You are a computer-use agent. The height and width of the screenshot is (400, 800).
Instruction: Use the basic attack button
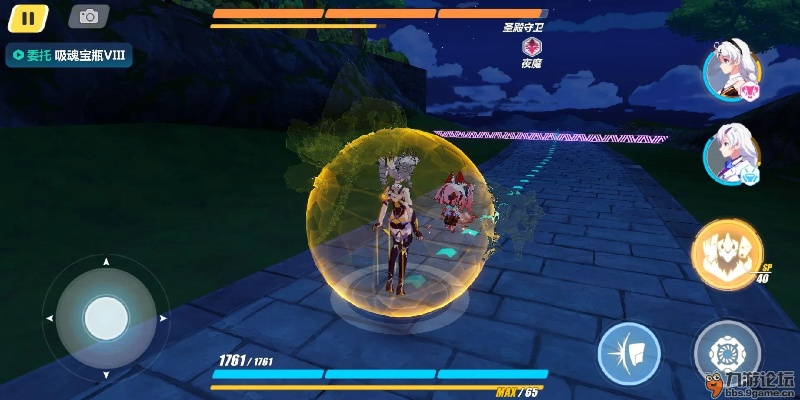point(726,353)
